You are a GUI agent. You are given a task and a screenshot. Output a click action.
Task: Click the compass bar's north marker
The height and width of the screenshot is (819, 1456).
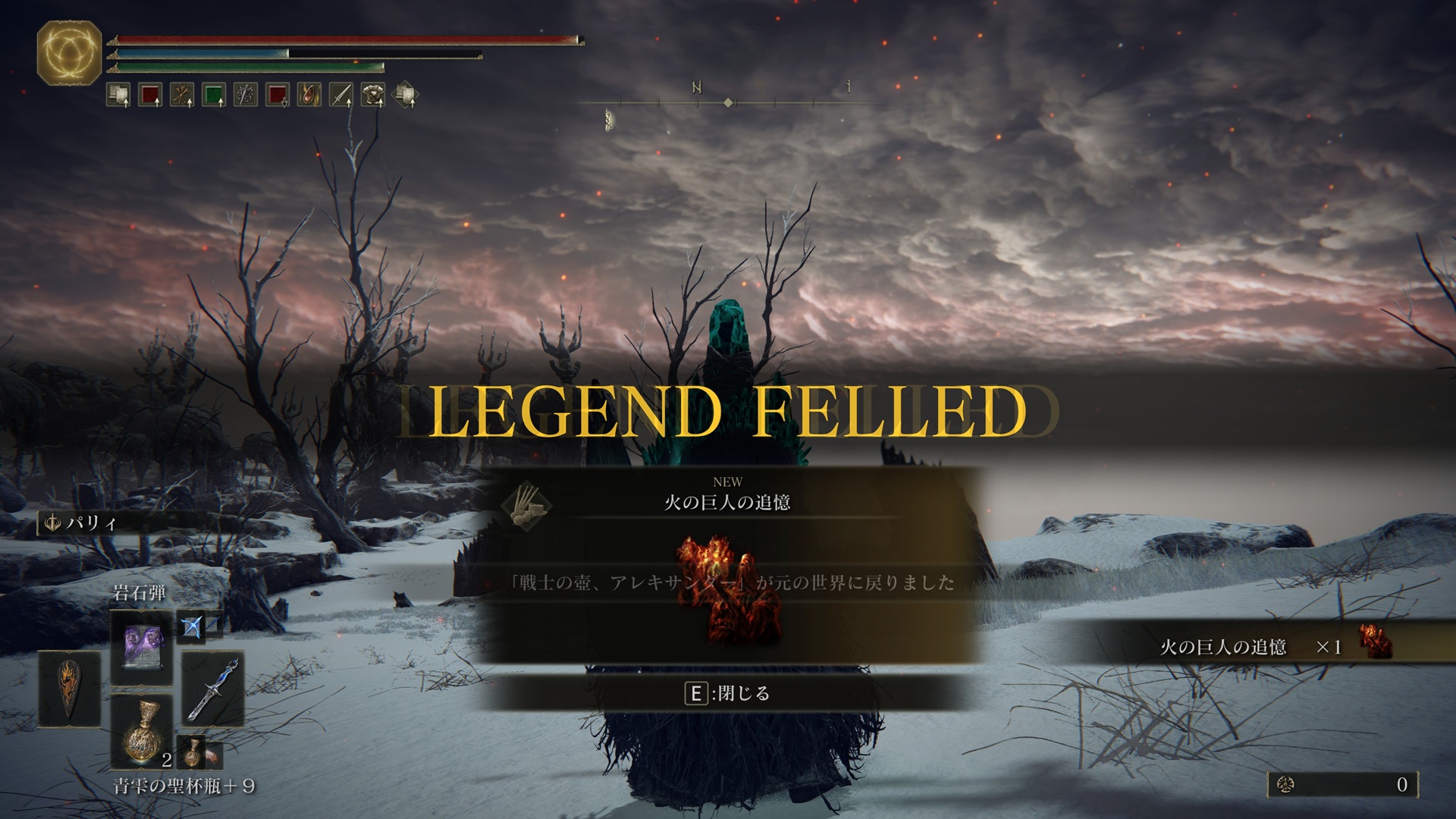point(696,89)
